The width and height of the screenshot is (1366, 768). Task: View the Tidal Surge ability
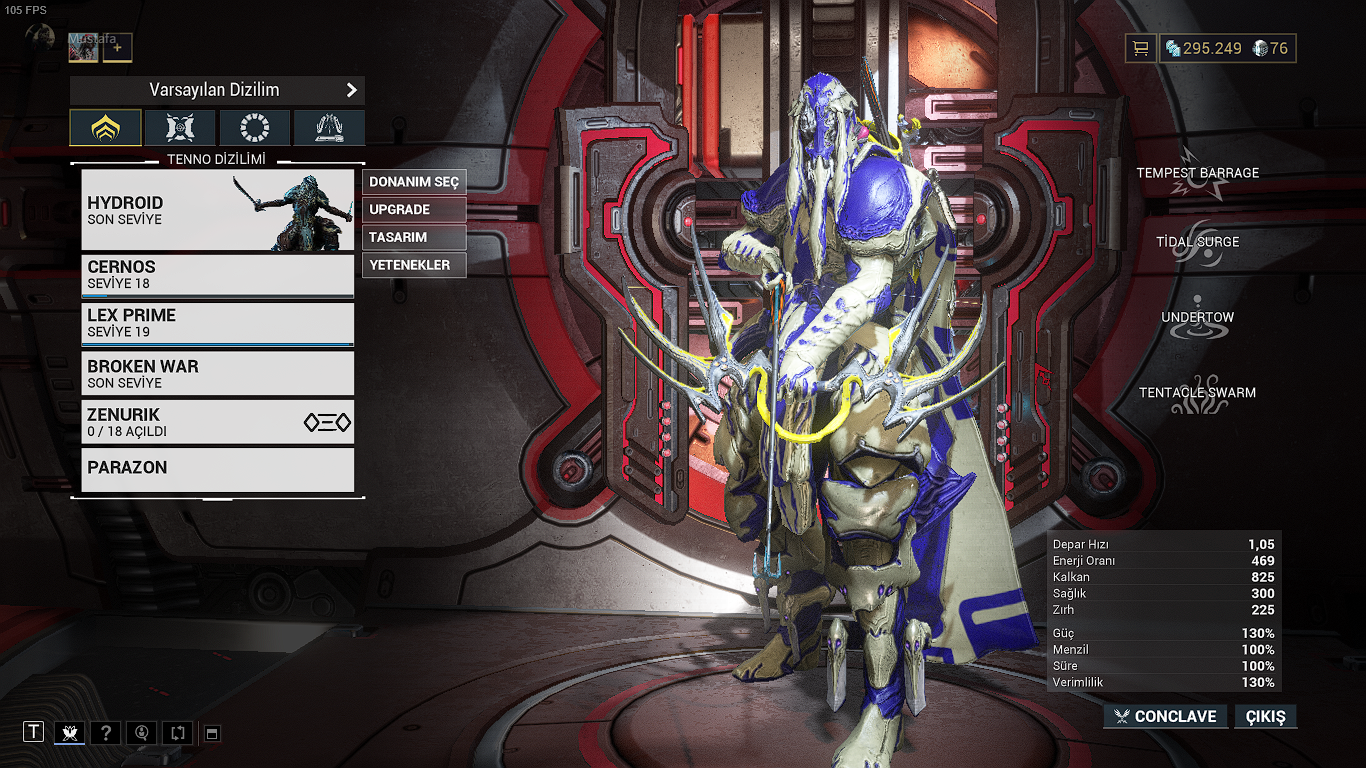(x=1197, y=240)
